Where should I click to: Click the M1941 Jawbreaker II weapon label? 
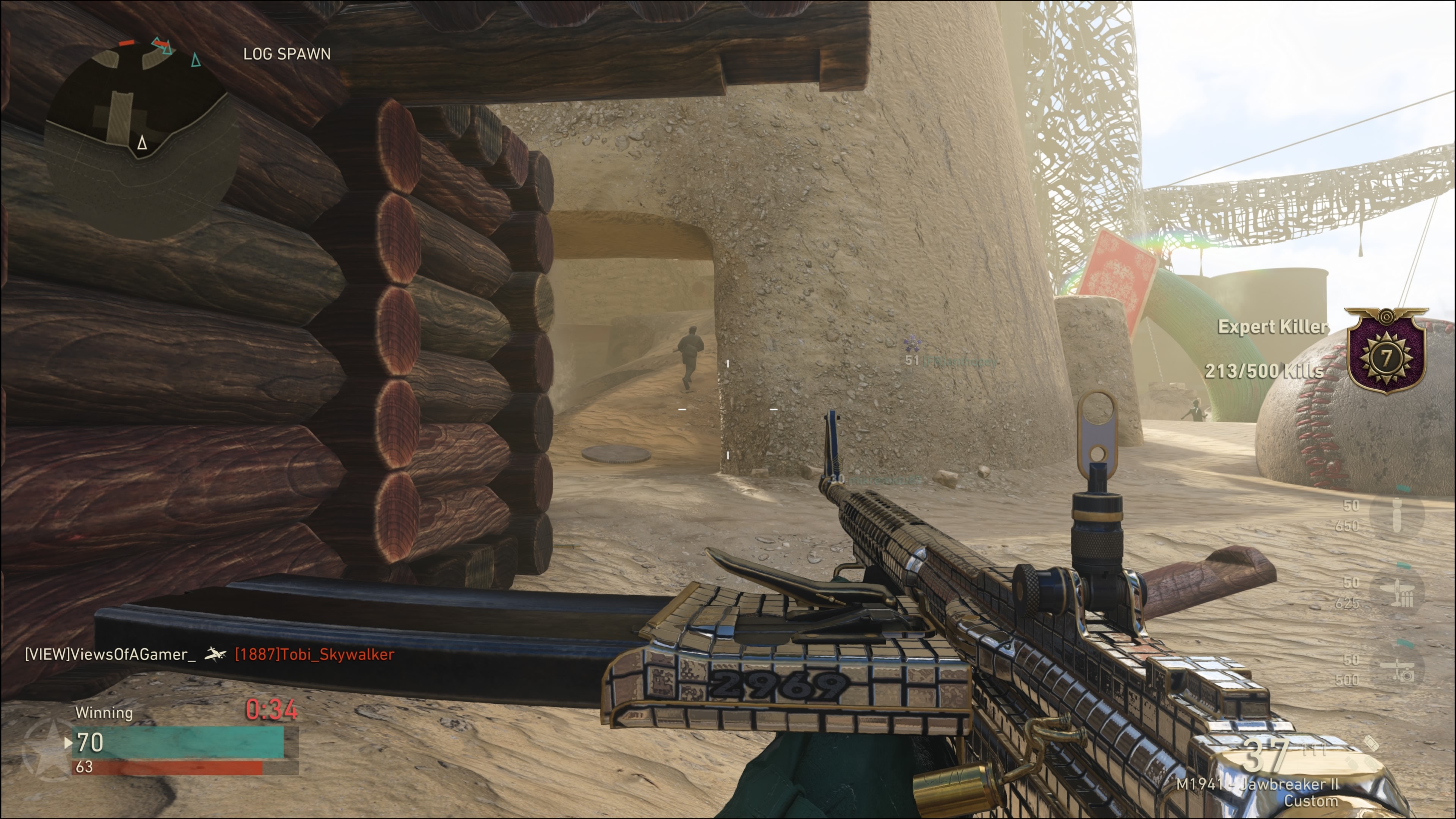tap(1257, 792)
